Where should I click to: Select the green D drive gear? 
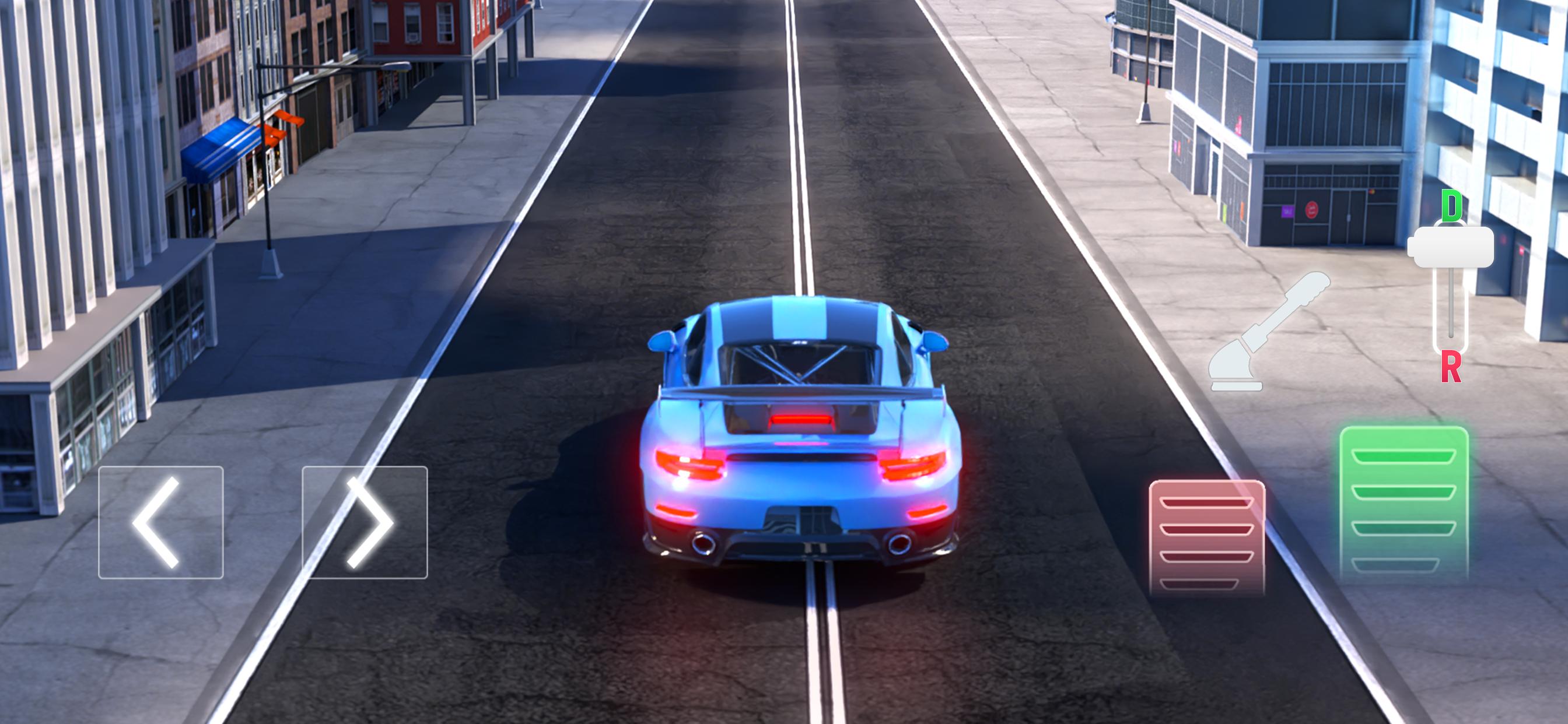tap(1452, 206)
